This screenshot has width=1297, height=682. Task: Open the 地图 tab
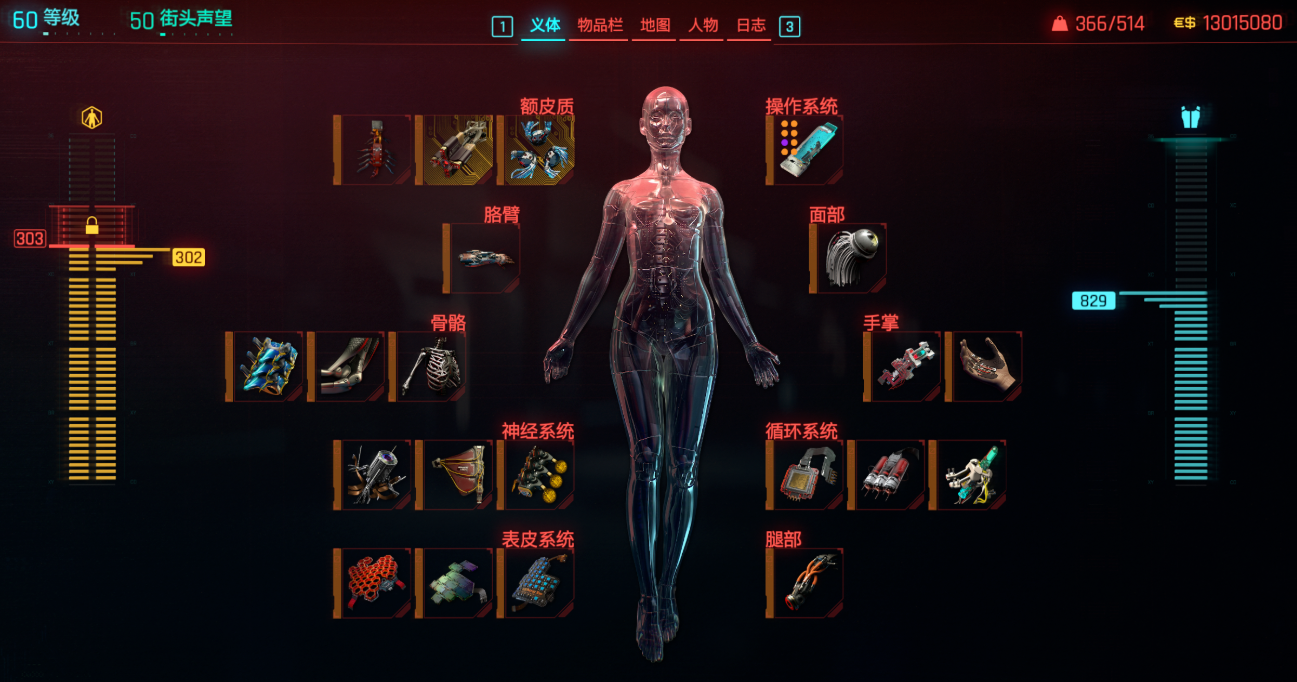point(655,26)
